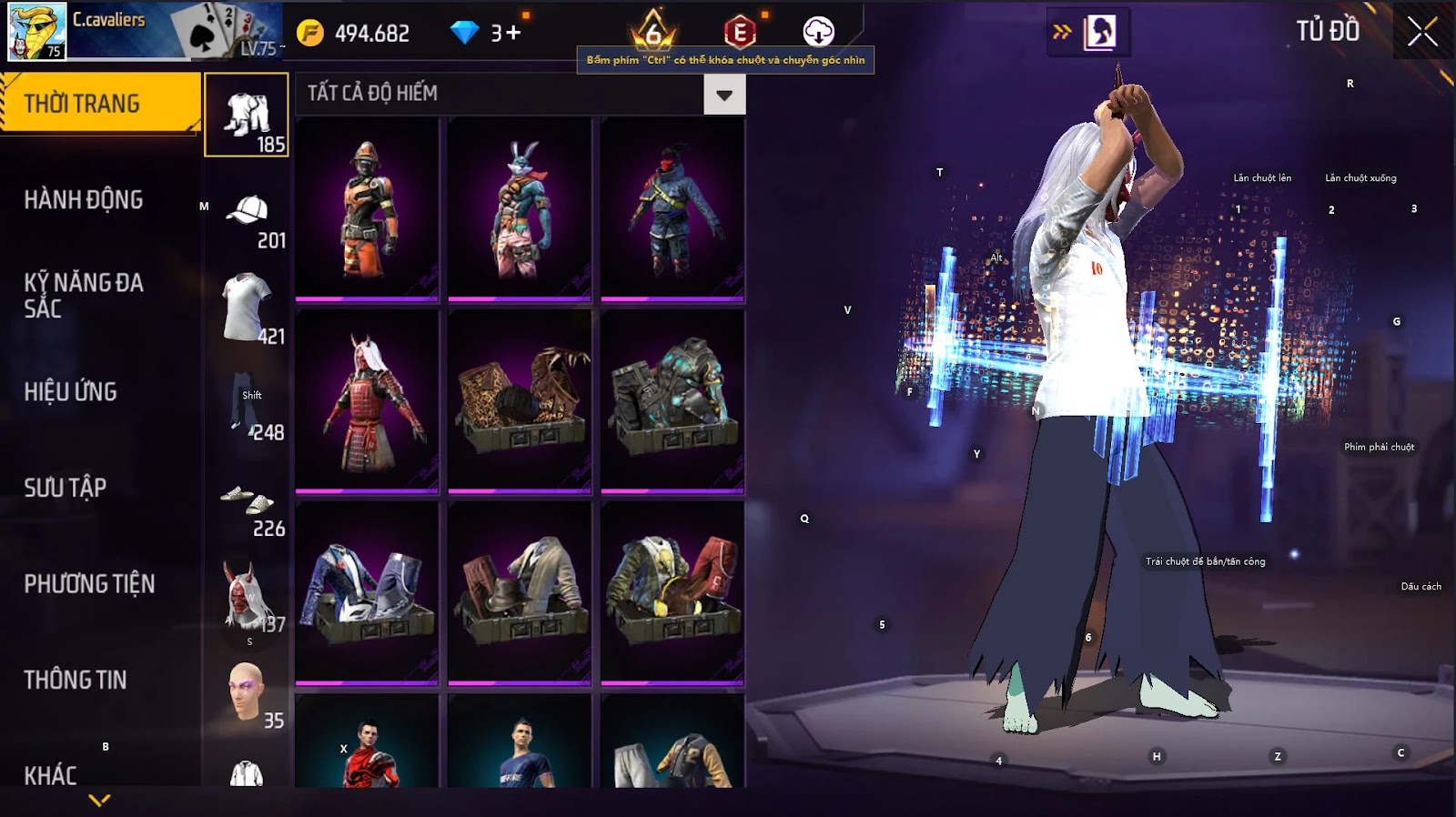
Task: Open the Tất Cả Độ Hiếm rarity dropdown
Action: pyautogui.click(x=724, y=95)
